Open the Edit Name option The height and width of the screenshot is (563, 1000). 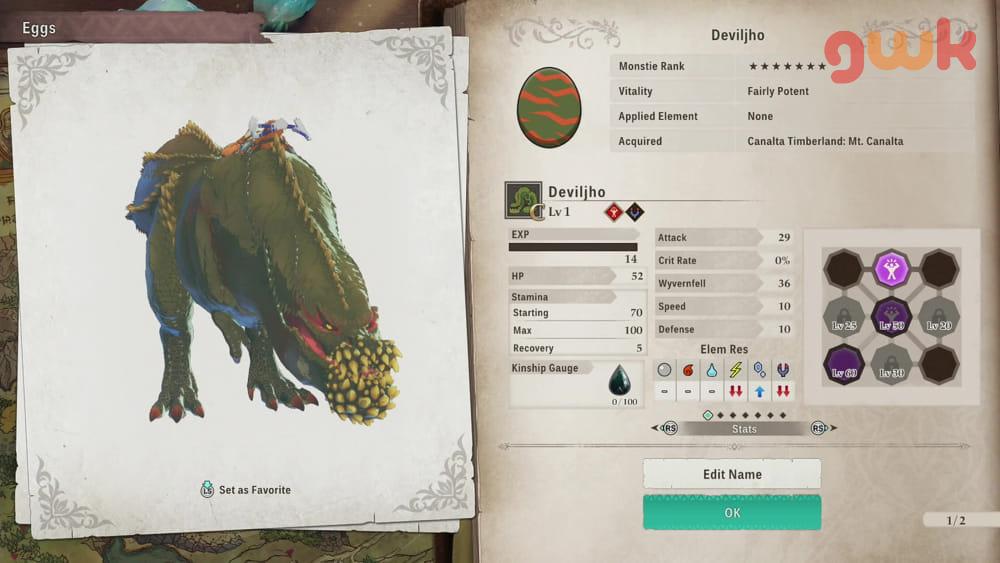tap(732, 474)
